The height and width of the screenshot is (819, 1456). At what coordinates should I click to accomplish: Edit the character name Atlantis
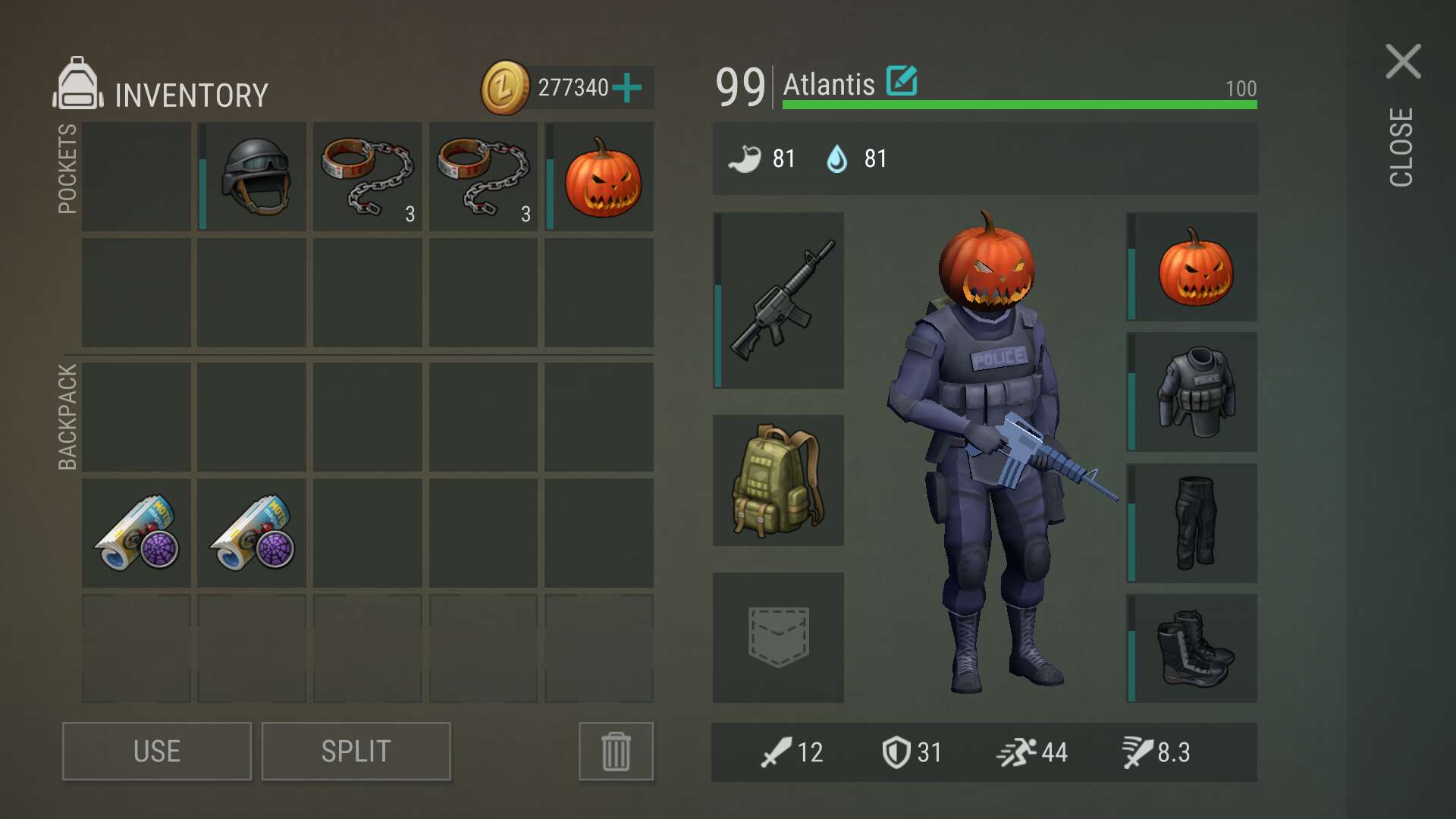(902, 81)
